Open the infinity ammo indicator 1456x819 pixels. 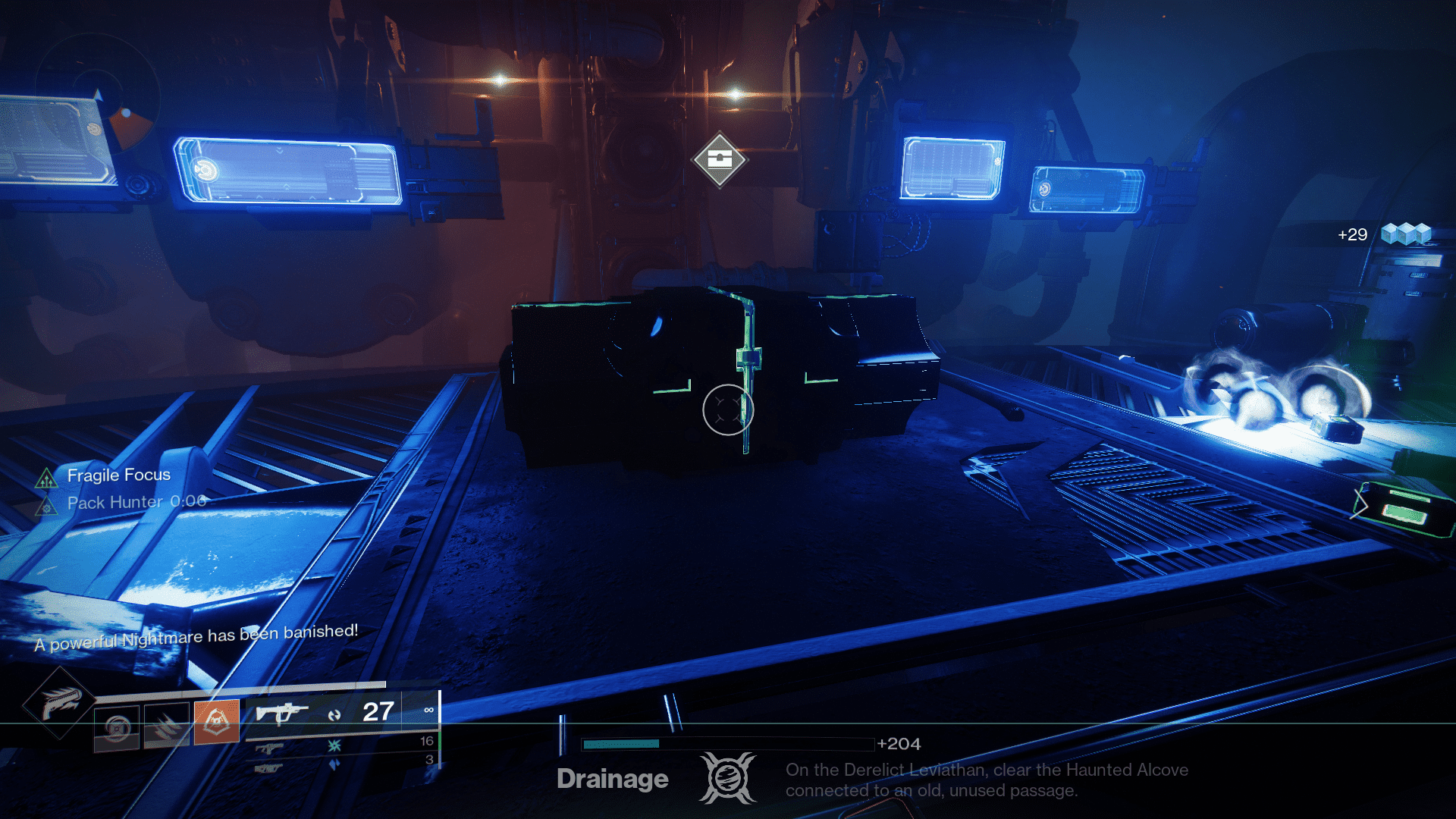tap(430, 711)
